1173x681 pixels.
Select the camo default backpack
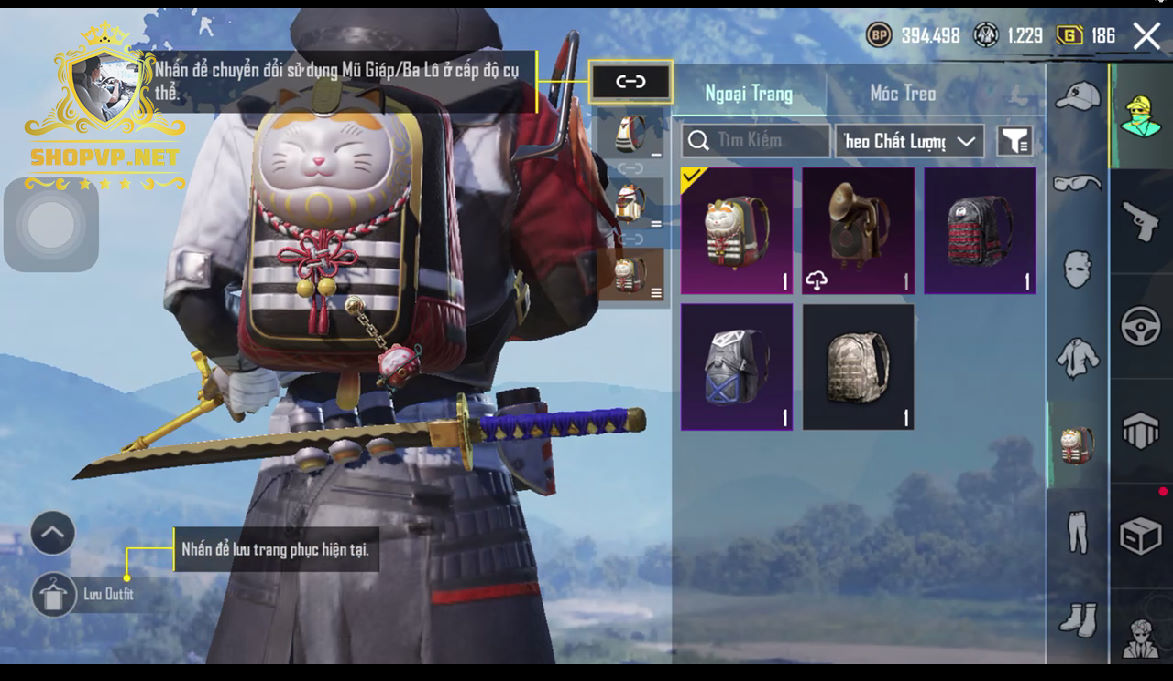858,367
